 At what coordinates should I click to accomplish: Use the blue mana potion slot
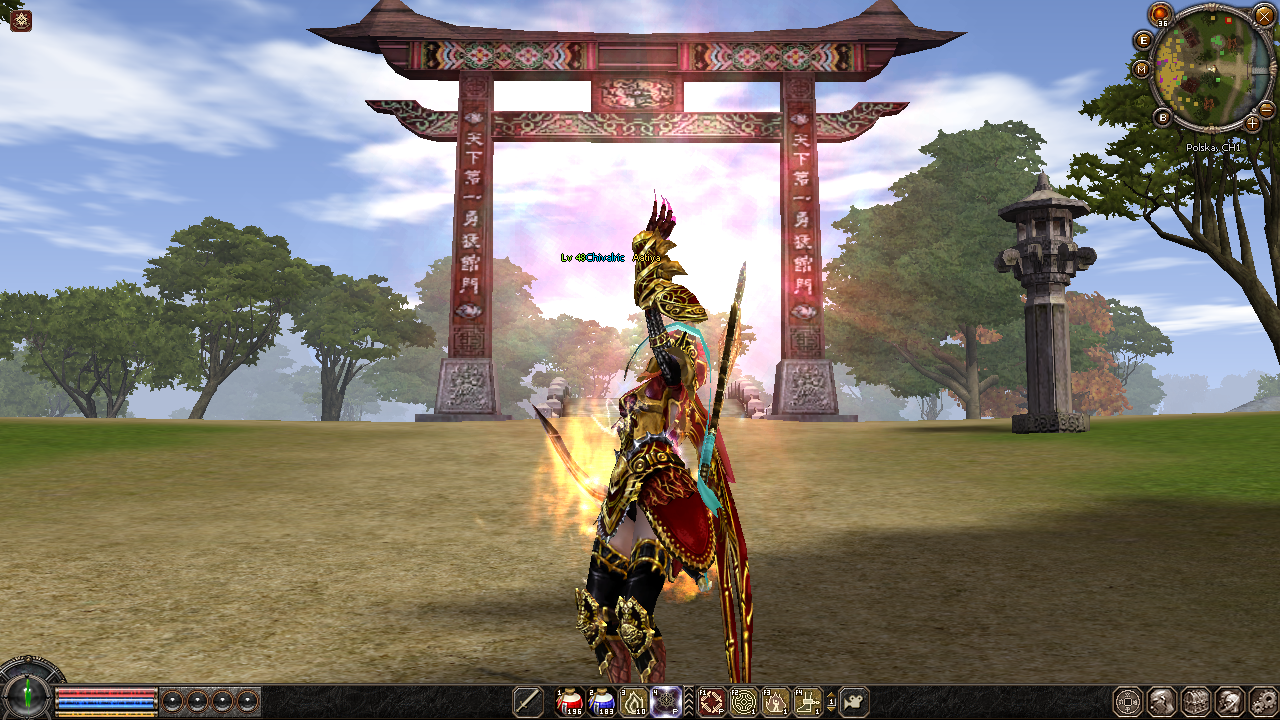[602, 701]
